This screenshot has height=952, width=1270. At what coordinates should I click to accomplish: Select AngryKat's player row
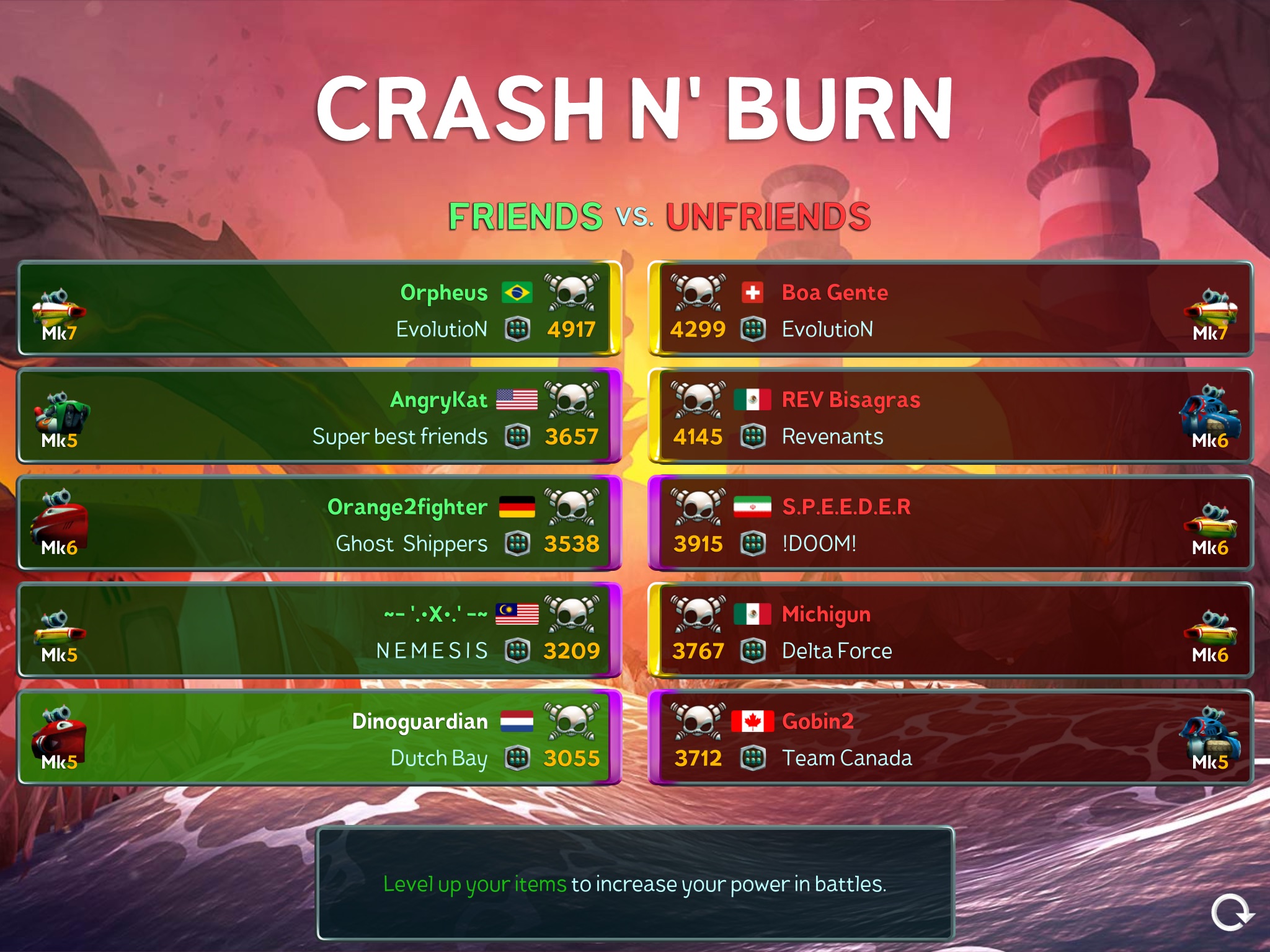click(x=319, y=416)
